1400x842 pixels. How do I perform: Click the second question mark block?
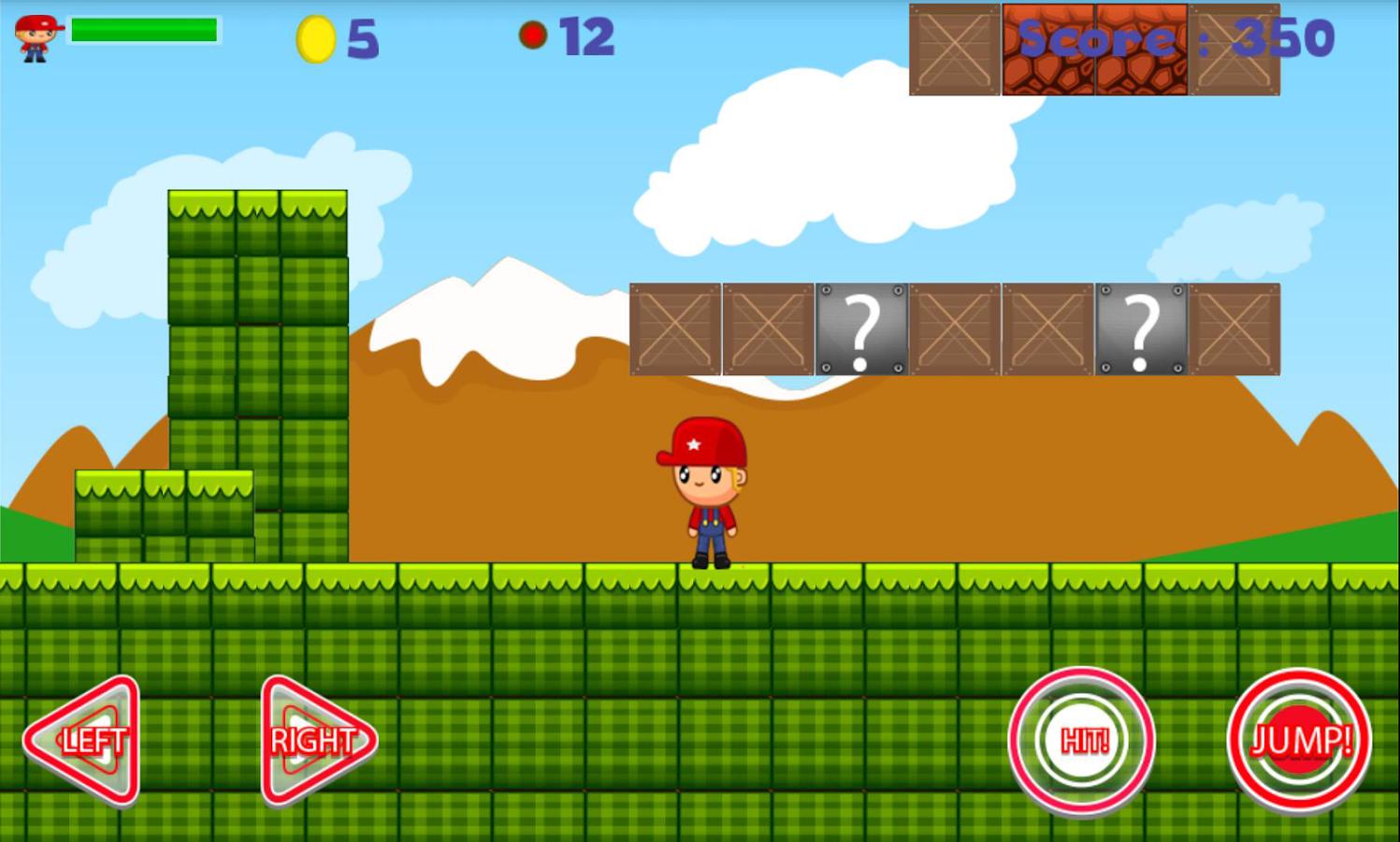click(1141, 329)
